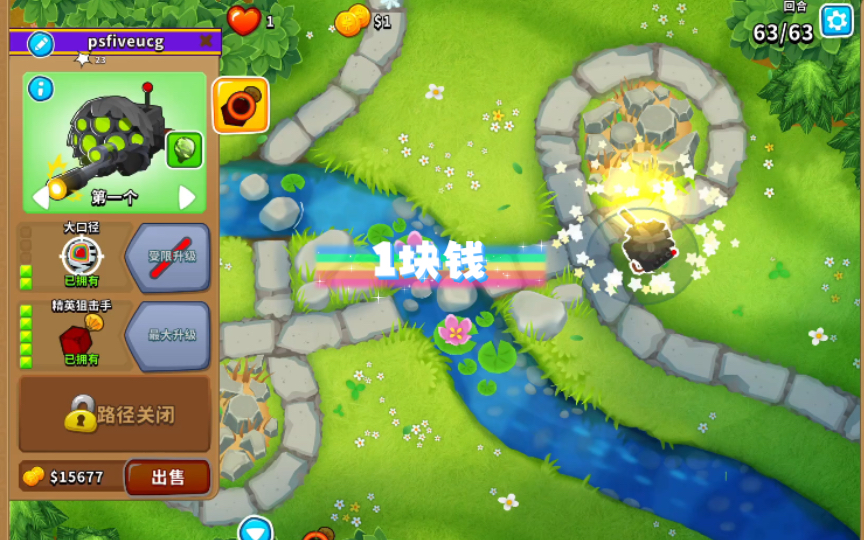This screenshot has height=540, width=864.
Task: Switch targeting to the previous option
Action: click(41, 197)
